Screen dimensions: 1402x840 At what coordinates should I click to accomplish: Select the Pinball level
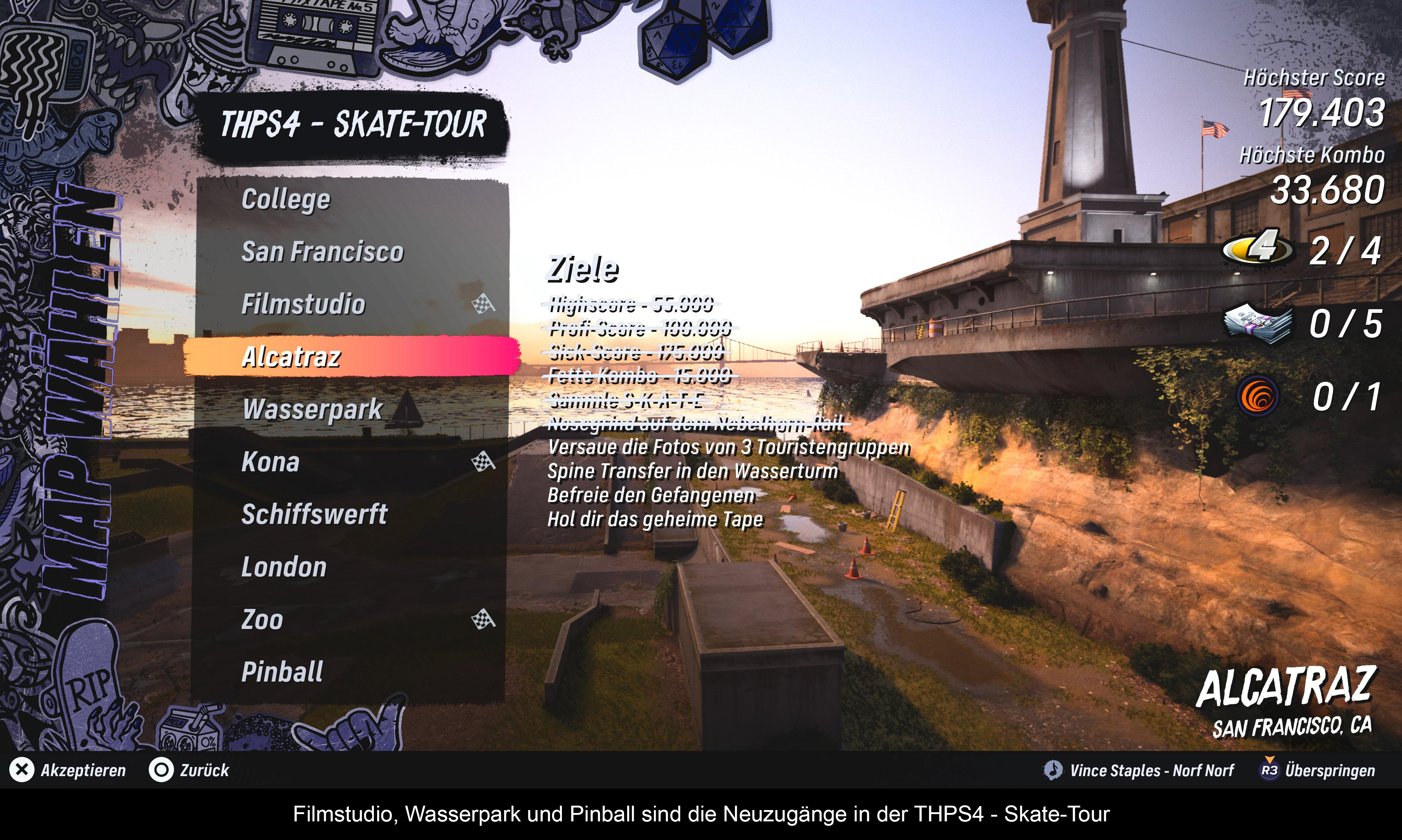pos(282,672)
